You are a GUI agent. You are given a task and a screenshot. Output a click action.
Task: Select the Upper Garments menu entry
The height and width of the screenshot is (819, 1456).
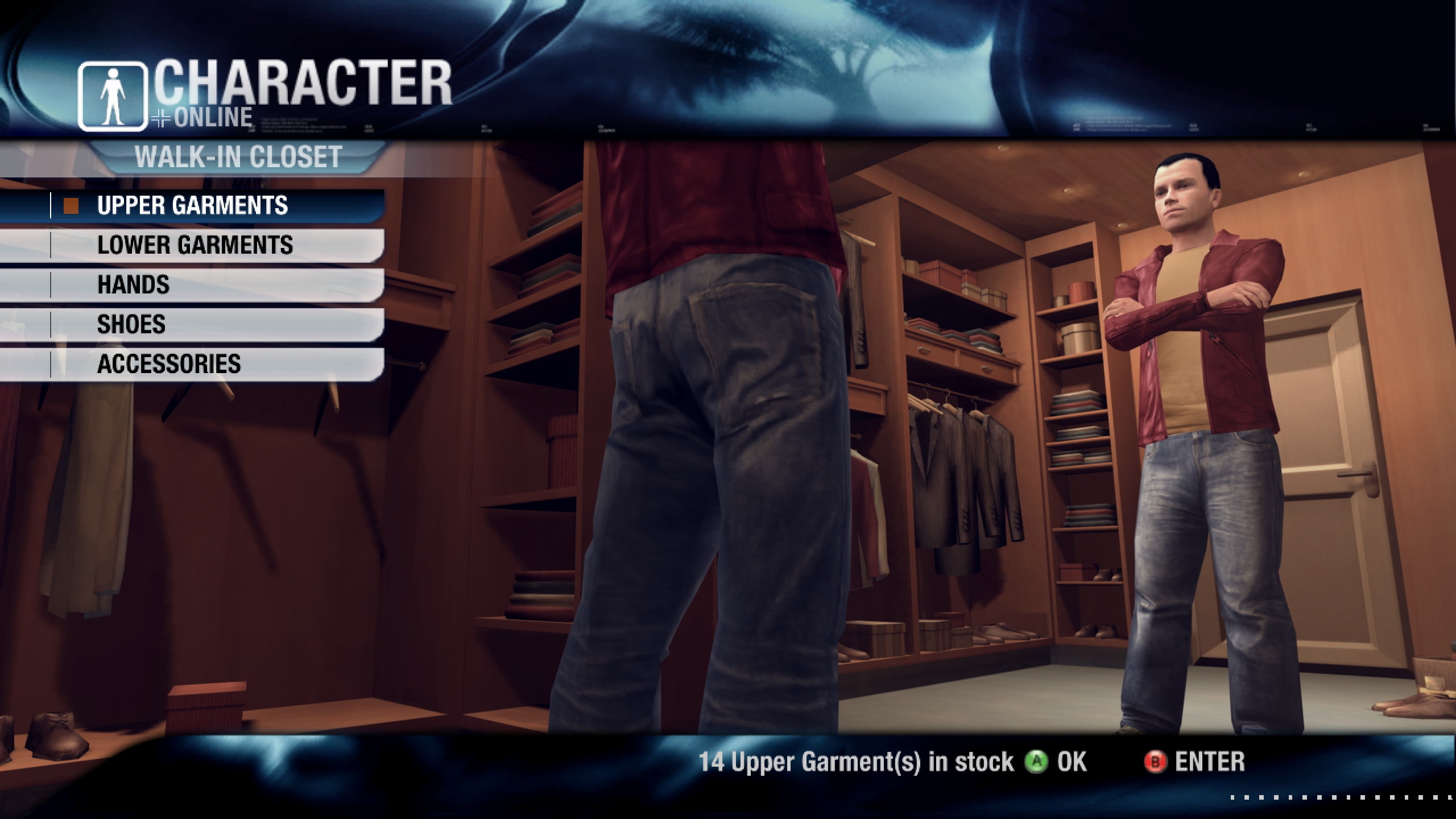click(192, 205)
